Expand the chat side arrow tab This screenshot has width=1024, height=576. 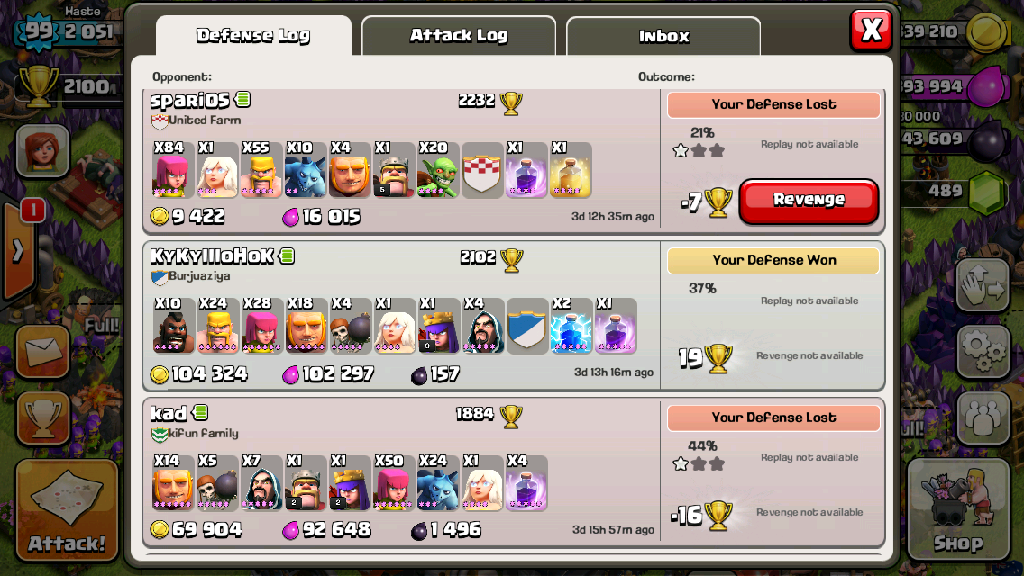pyautogui.click(x=19, y=250)
